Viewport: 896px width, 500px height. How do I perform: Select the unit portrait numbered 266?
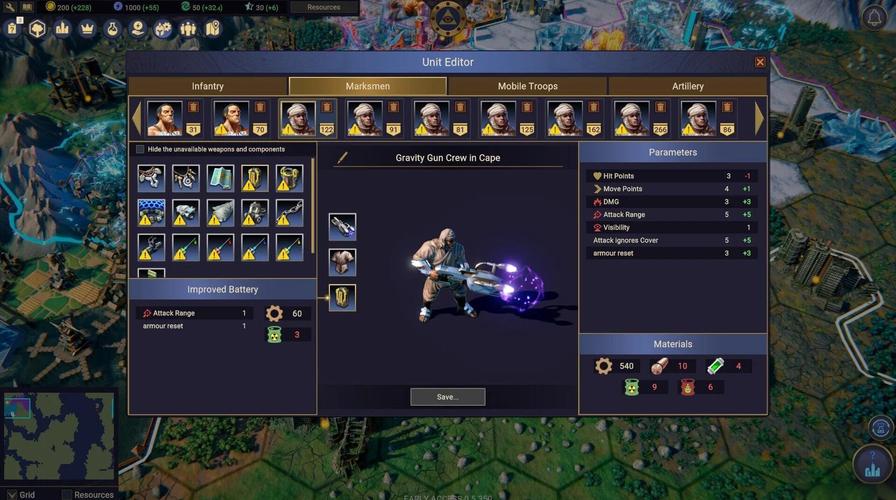[x=632, y=118]
